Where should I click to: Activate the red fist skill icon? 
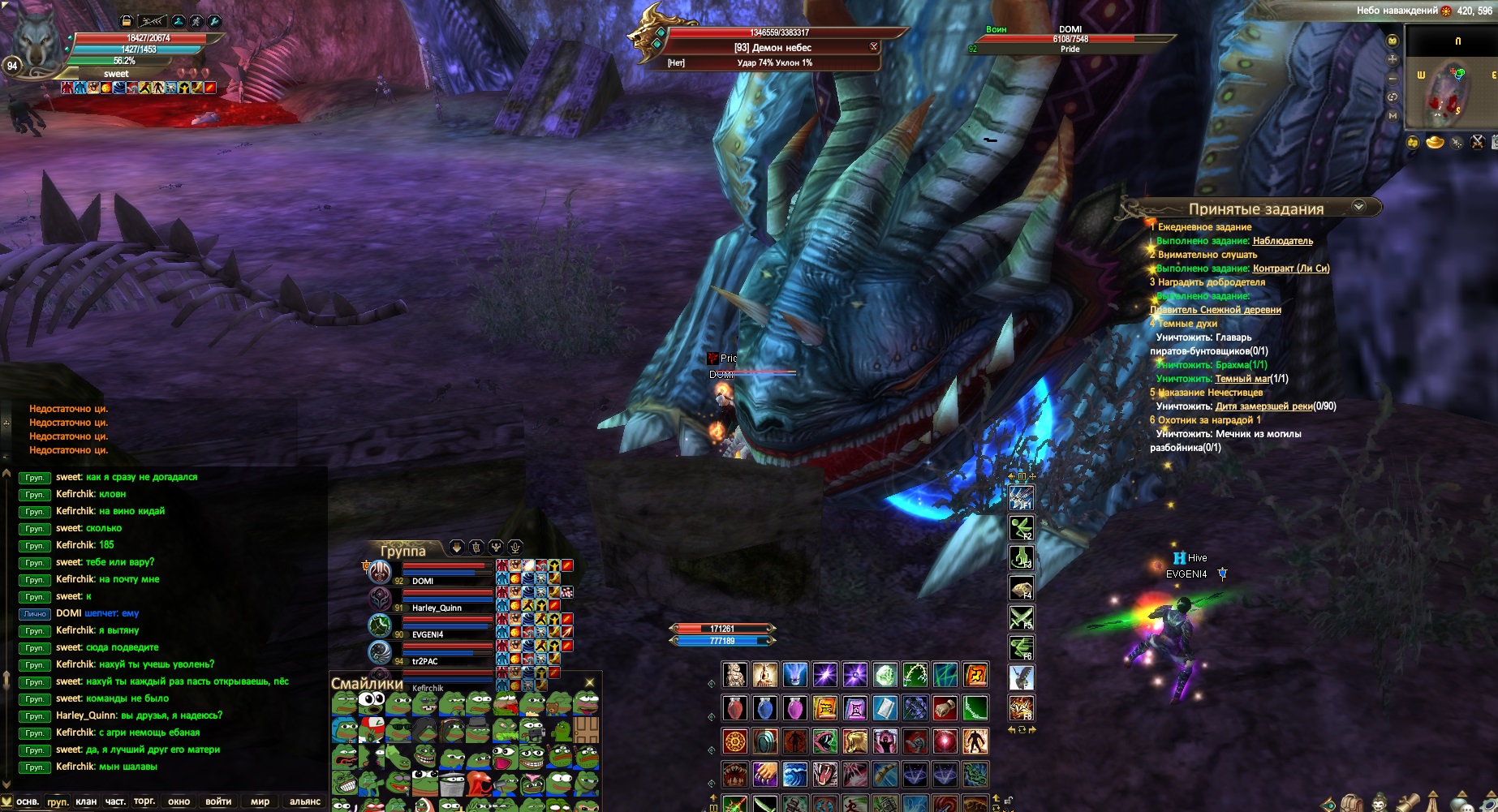pos(945,709)
